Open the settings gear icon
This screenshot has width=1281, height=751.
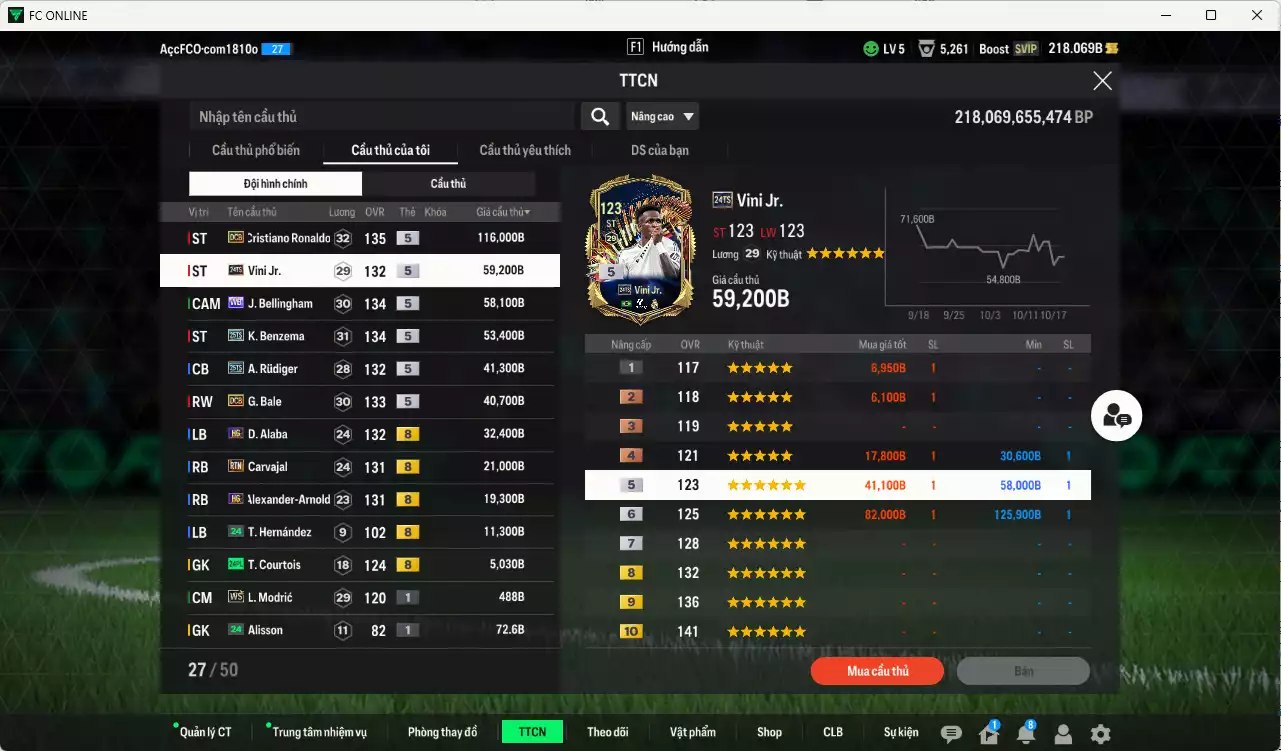point(1100,734)
